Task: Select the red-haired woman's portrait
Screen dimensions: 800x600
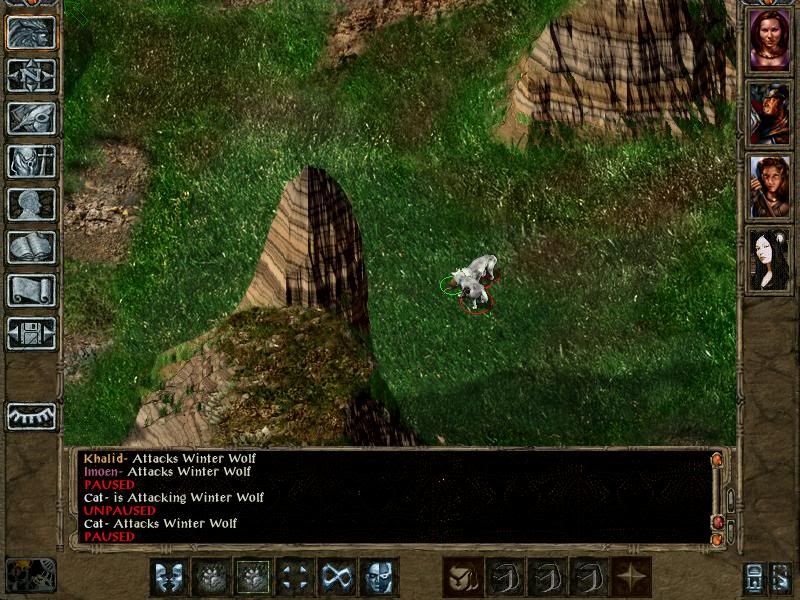Action: [x=769, y=40]
